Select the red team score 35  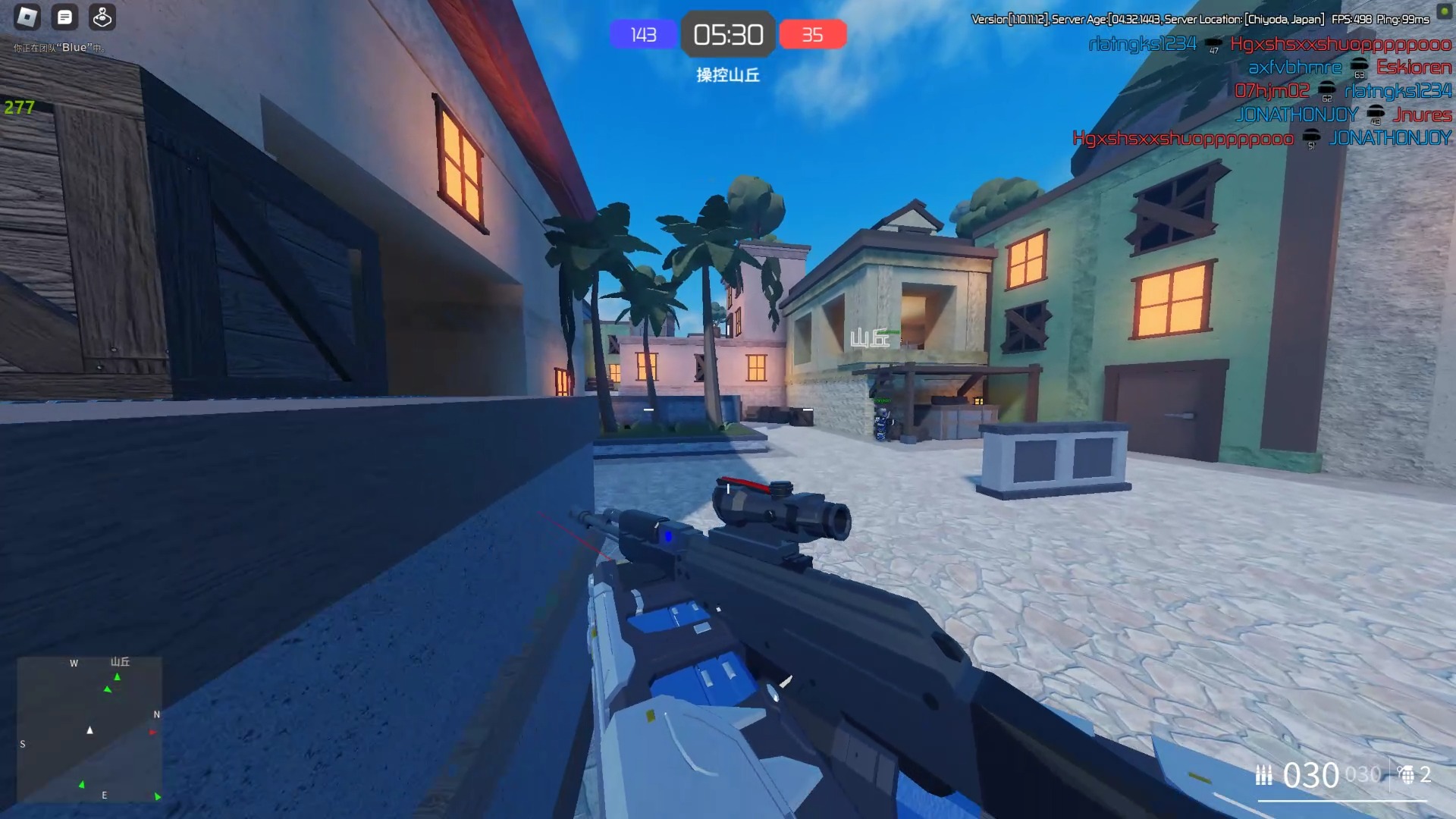click(812, 34)
